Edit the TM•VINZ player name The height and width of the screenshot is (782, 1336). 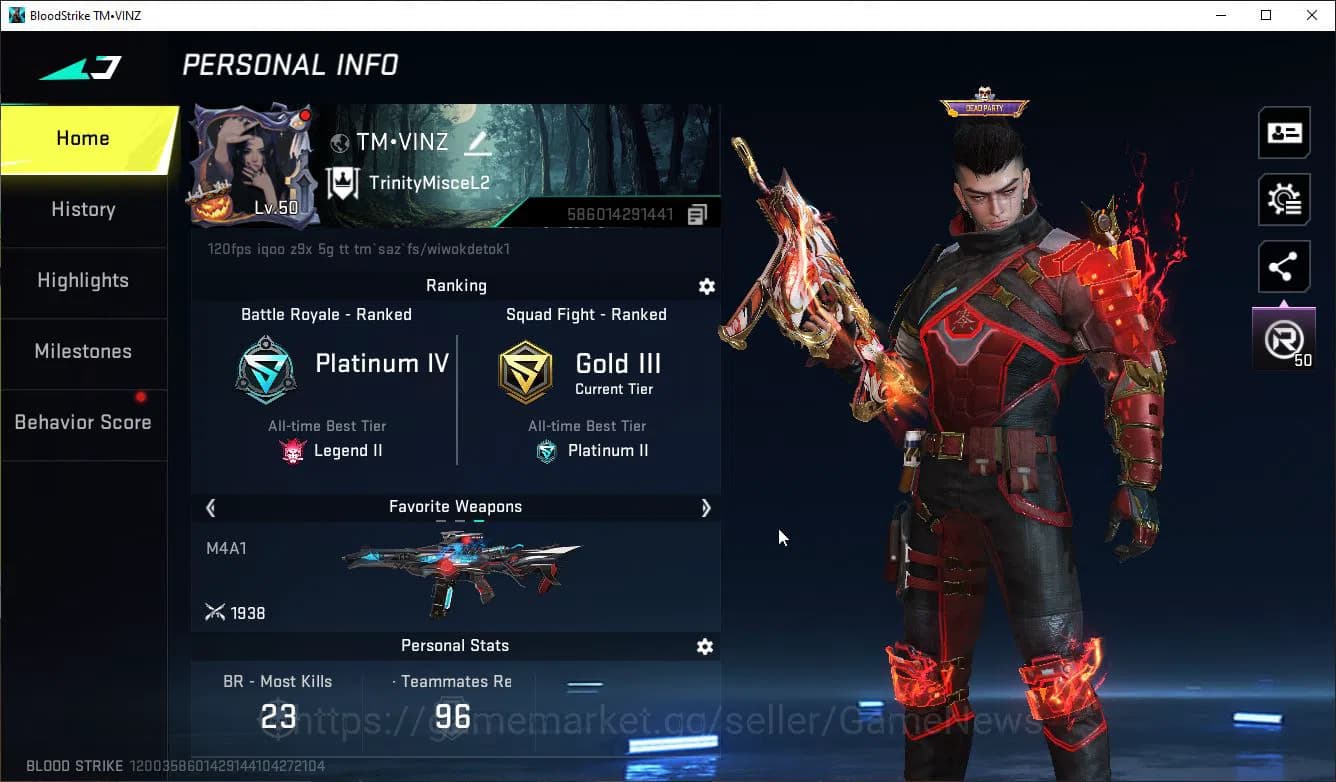click(478, 143)
